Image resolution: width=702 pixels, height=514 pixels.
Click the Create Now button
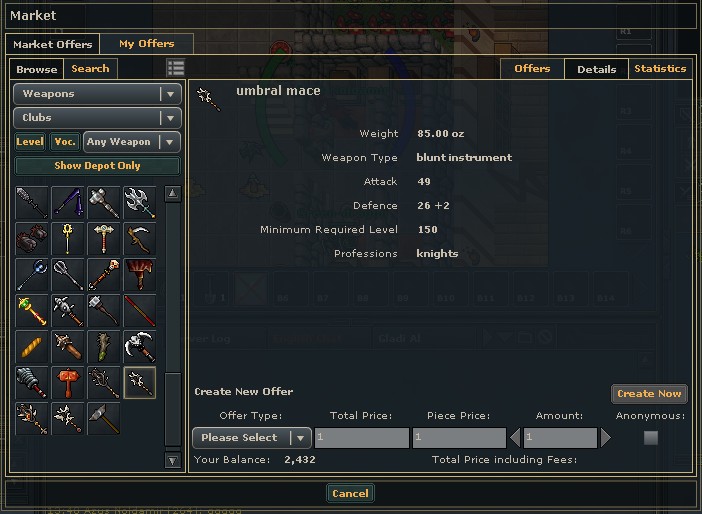649,394
